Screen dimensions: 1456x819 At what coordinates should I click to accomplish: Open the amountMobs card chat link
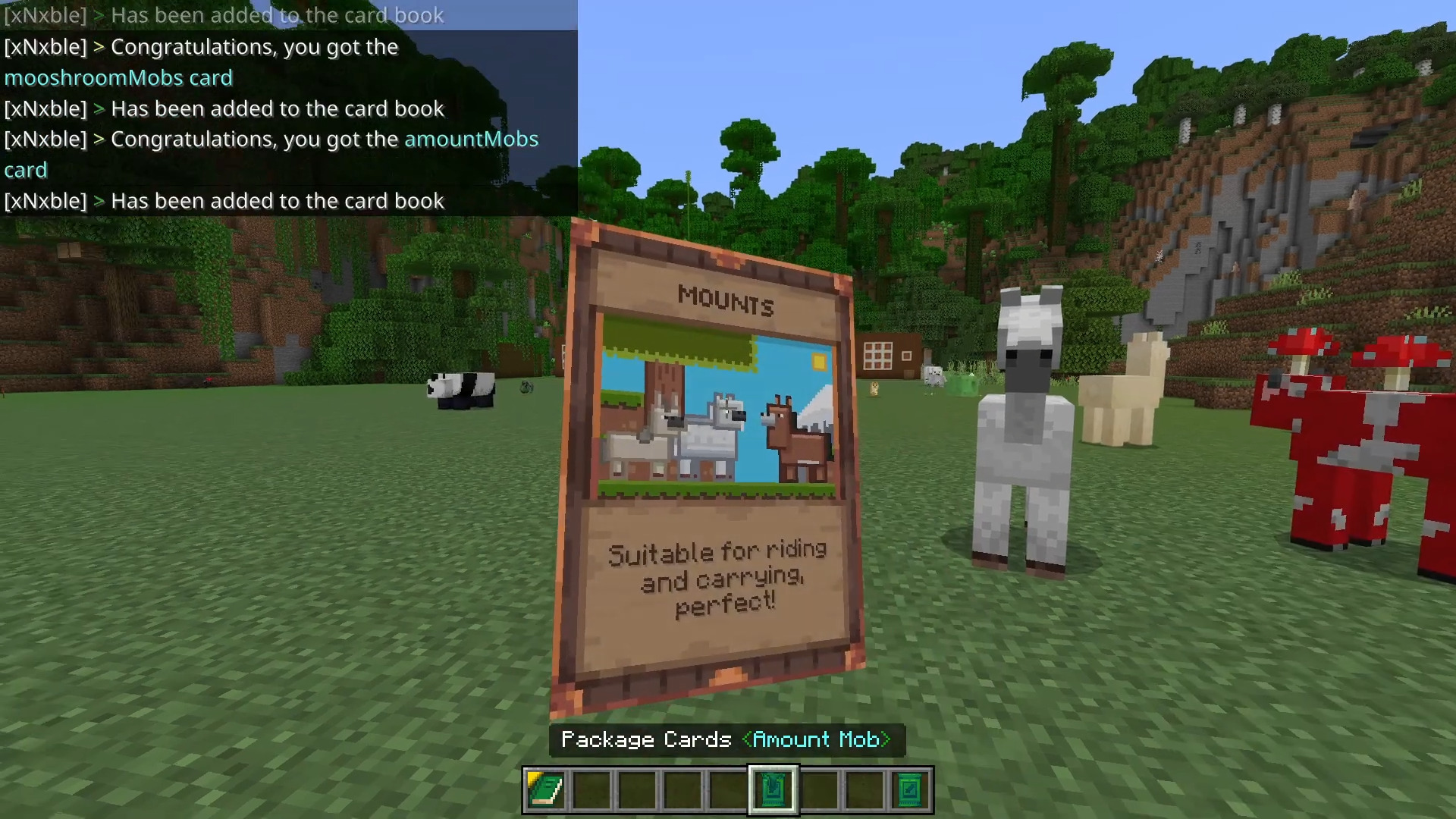point(471,139)
